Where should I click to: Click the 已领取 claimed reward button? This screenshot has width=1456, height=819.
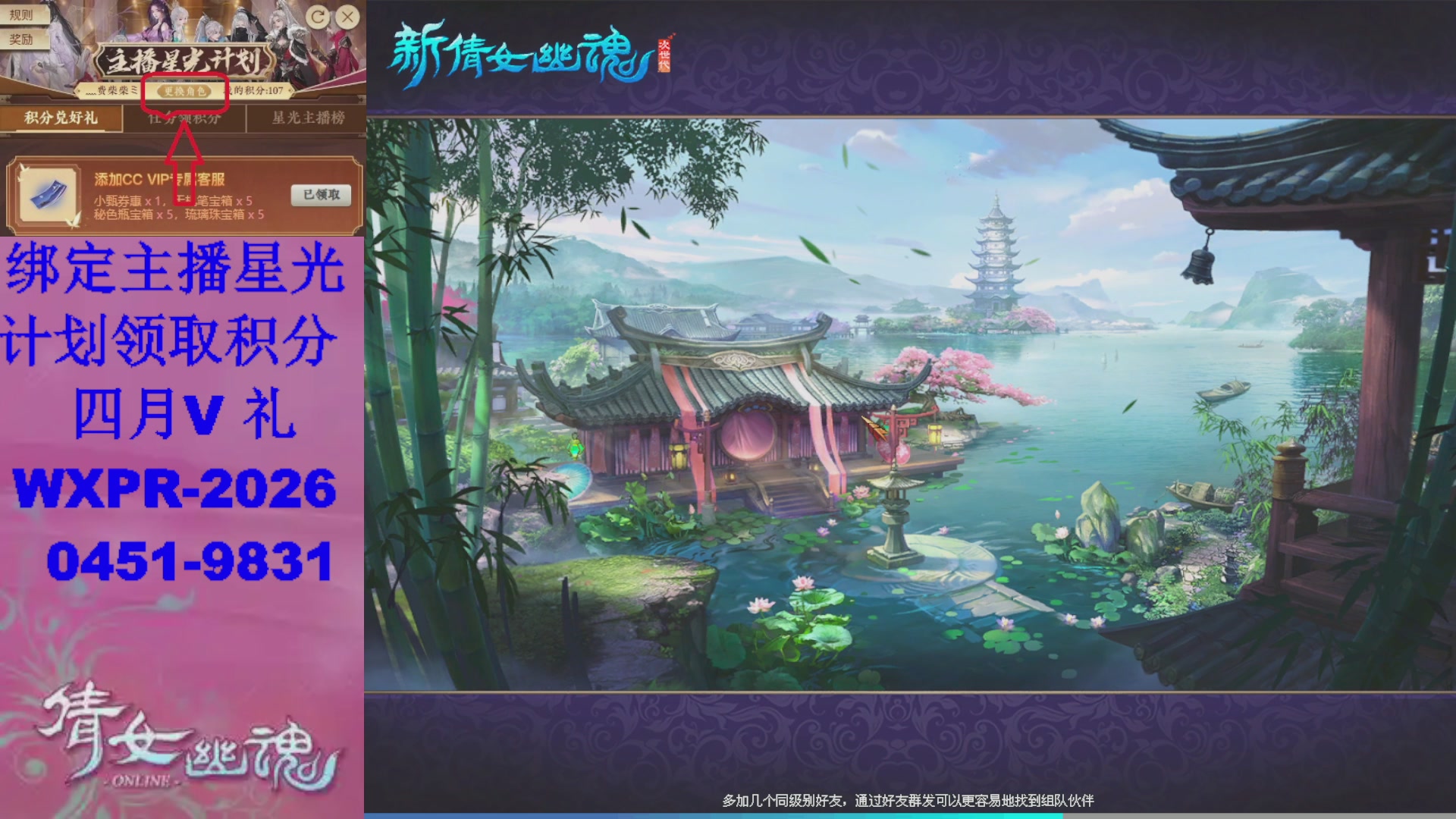(322, 195)
